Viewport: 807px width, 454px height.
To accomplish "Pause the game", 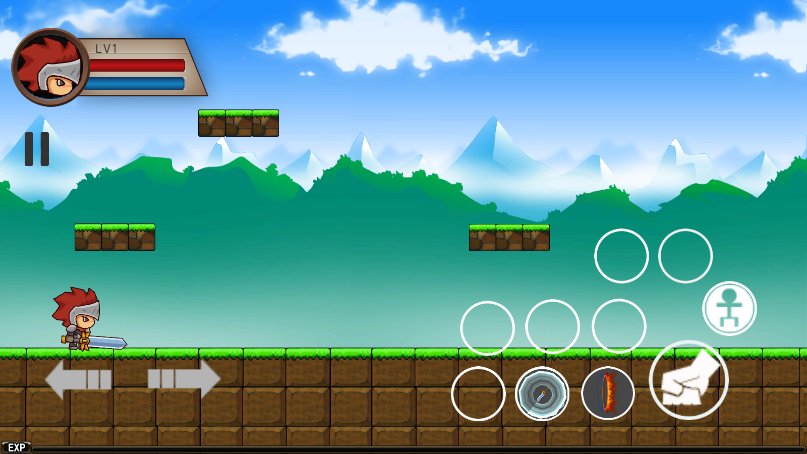I will [x=37, y=149].
